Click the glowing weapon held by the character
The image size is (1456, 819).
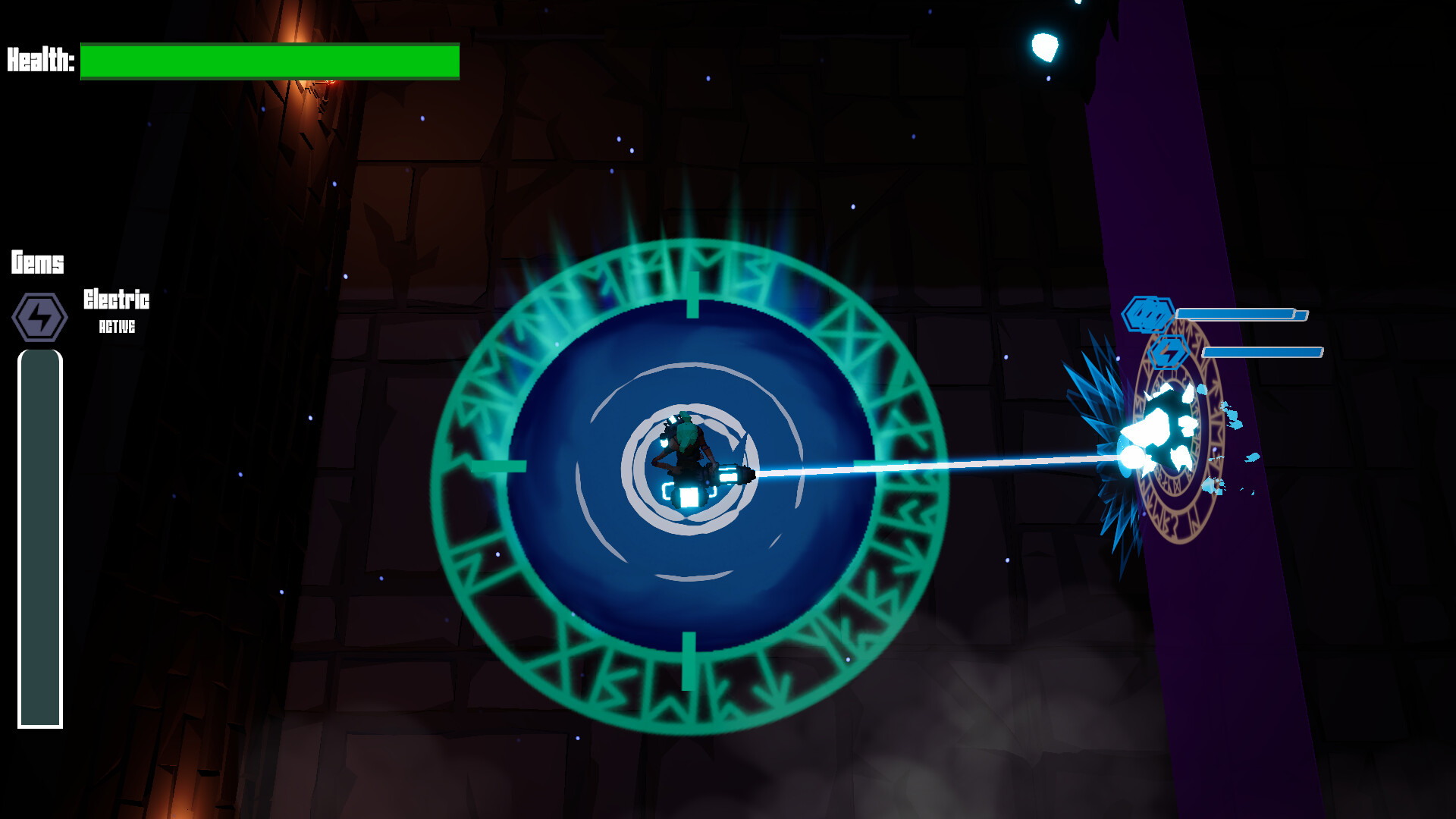[732, 473]
